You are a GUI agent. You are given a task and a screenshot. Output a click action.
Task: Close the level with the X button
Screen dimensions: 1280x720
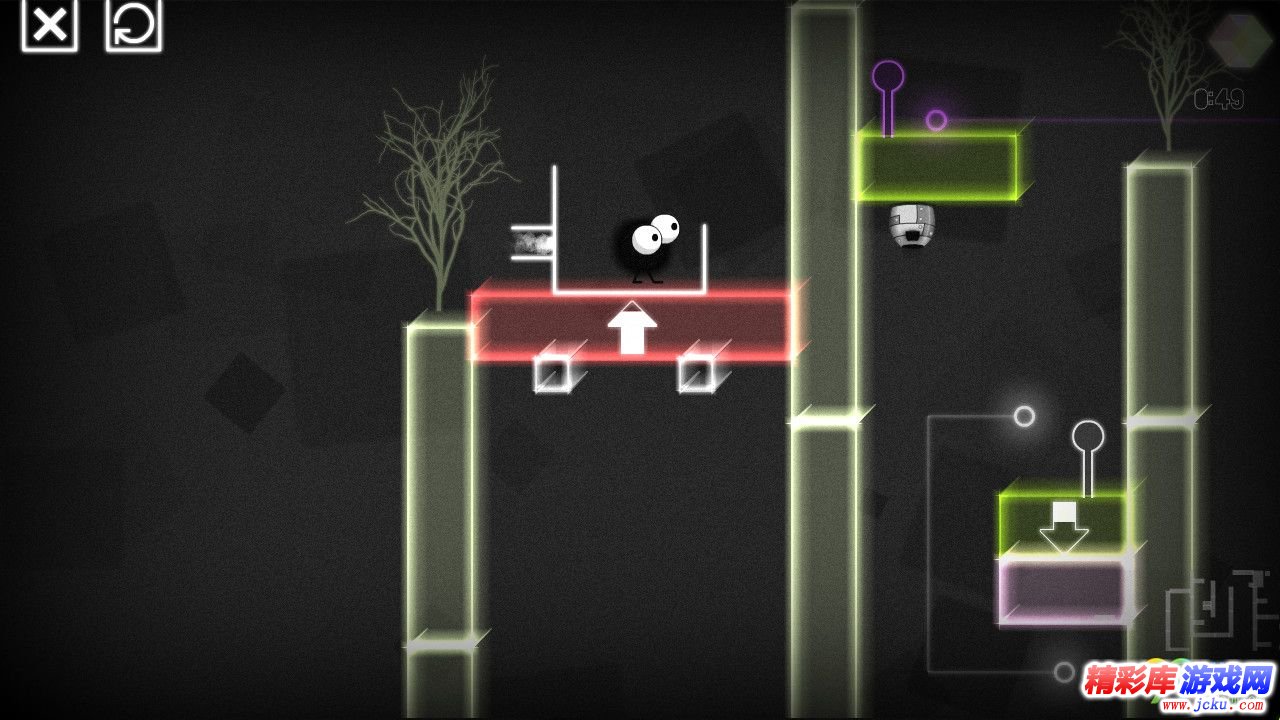tap(49, 25)
